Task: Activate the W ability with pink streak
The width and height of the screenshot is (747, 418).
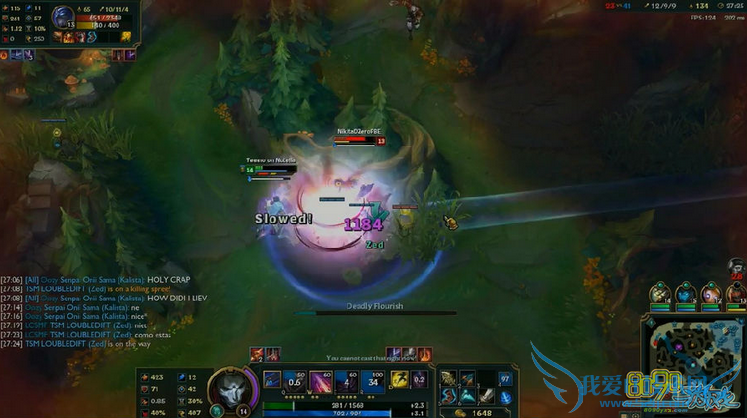Action: tap(322, 380)
